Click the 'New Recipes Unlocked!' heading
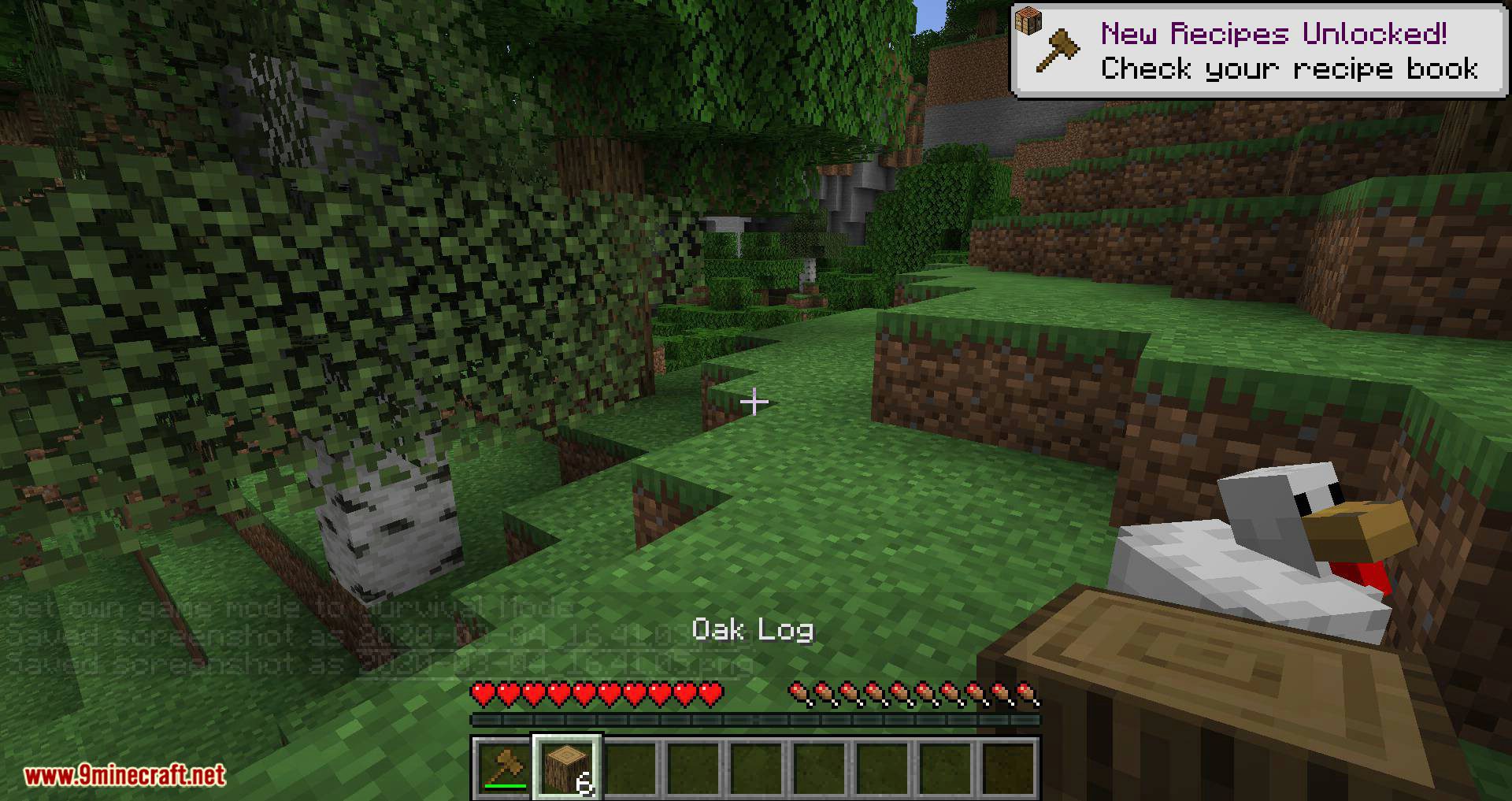This screenshot has height=801, width=1512. coord(1276,33)
